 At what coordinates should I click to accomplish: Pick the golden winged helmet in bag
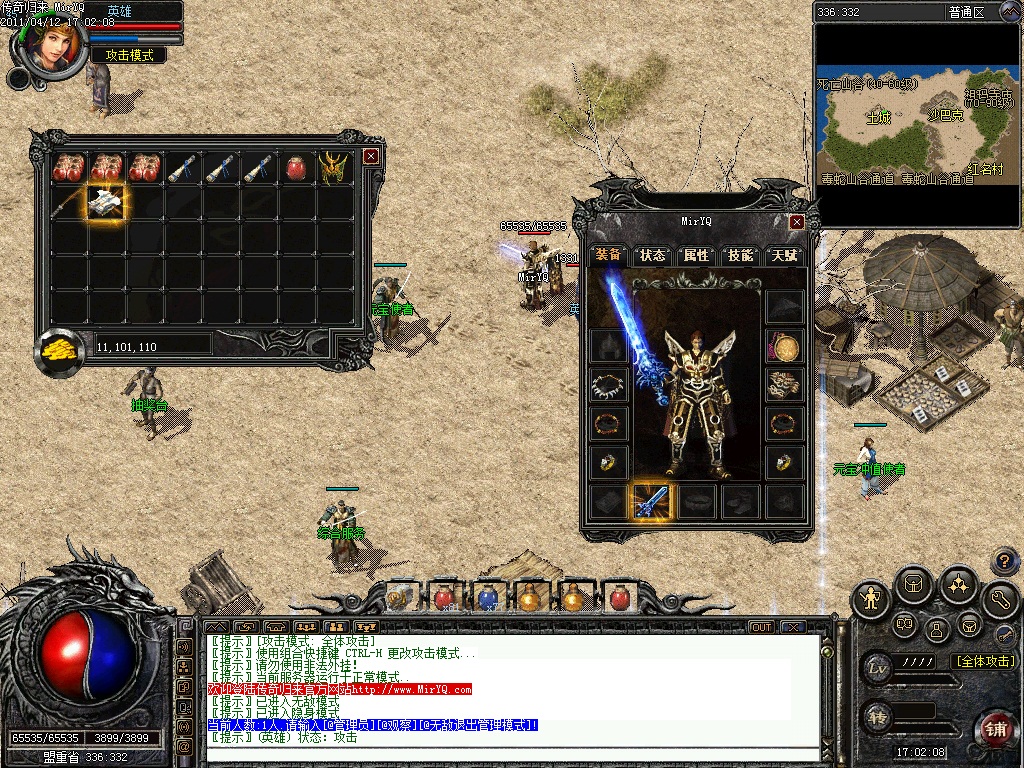(x=333, y=168)
